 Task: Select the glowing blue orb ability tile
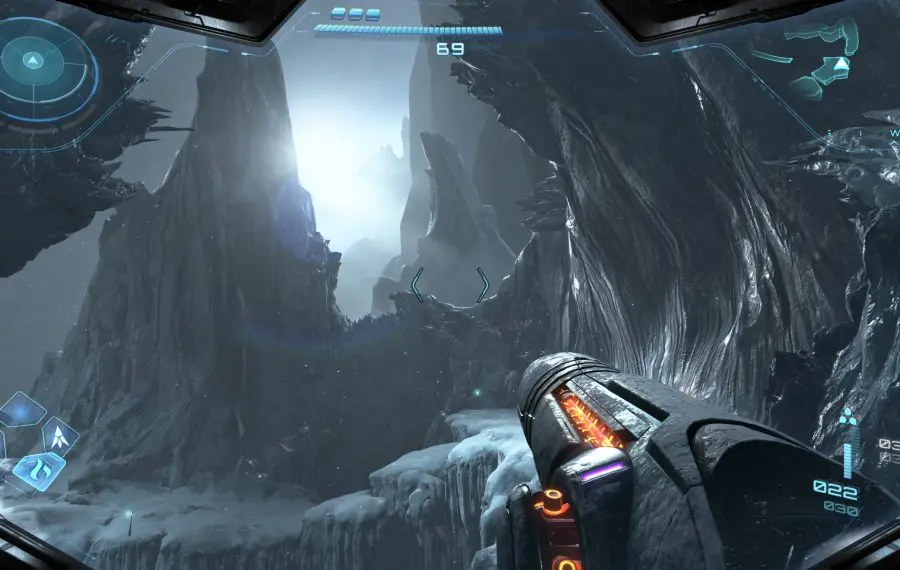[20, 409]
